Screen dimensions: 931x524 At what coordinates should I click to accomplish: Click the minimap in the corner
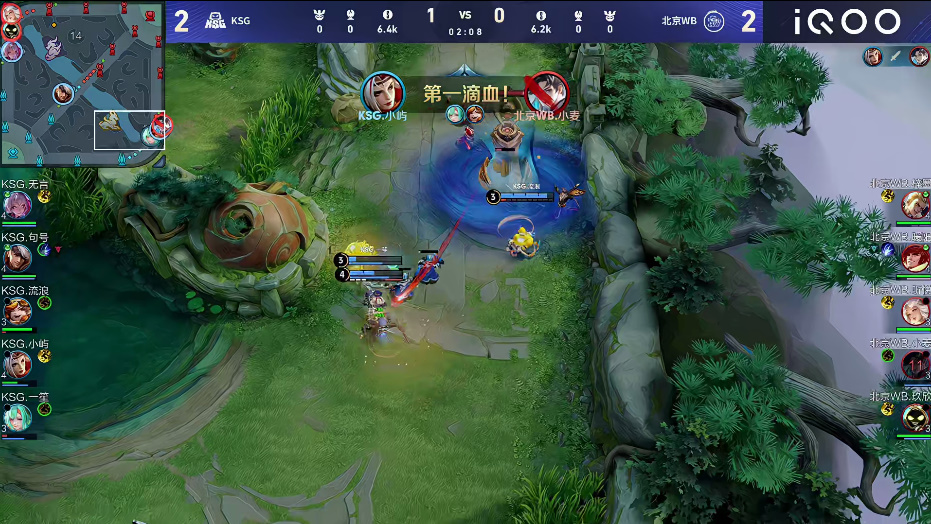[x=83, y=83]
